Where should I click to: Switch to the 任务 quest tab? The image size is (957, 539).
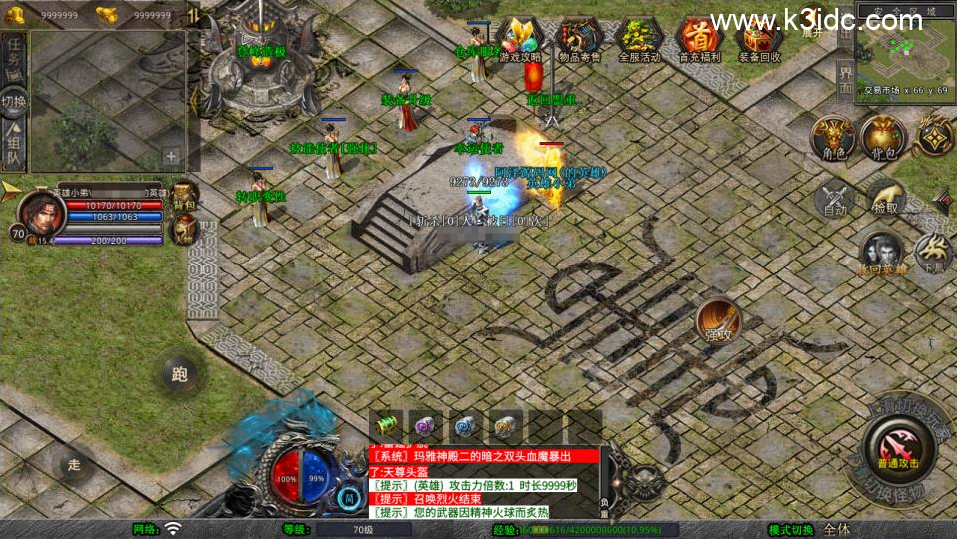click(x=14, y=56)
